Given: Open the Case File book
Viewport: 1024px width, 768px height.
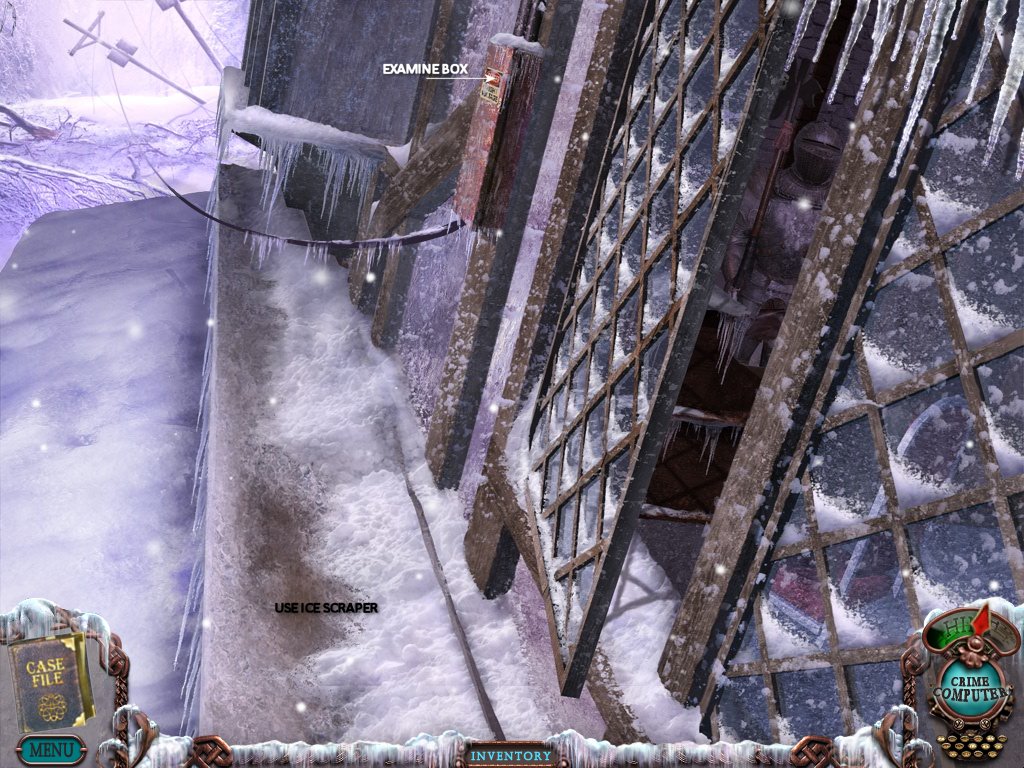Looking at the screenshot, I should pyautogui.click(x=48, y=678).
